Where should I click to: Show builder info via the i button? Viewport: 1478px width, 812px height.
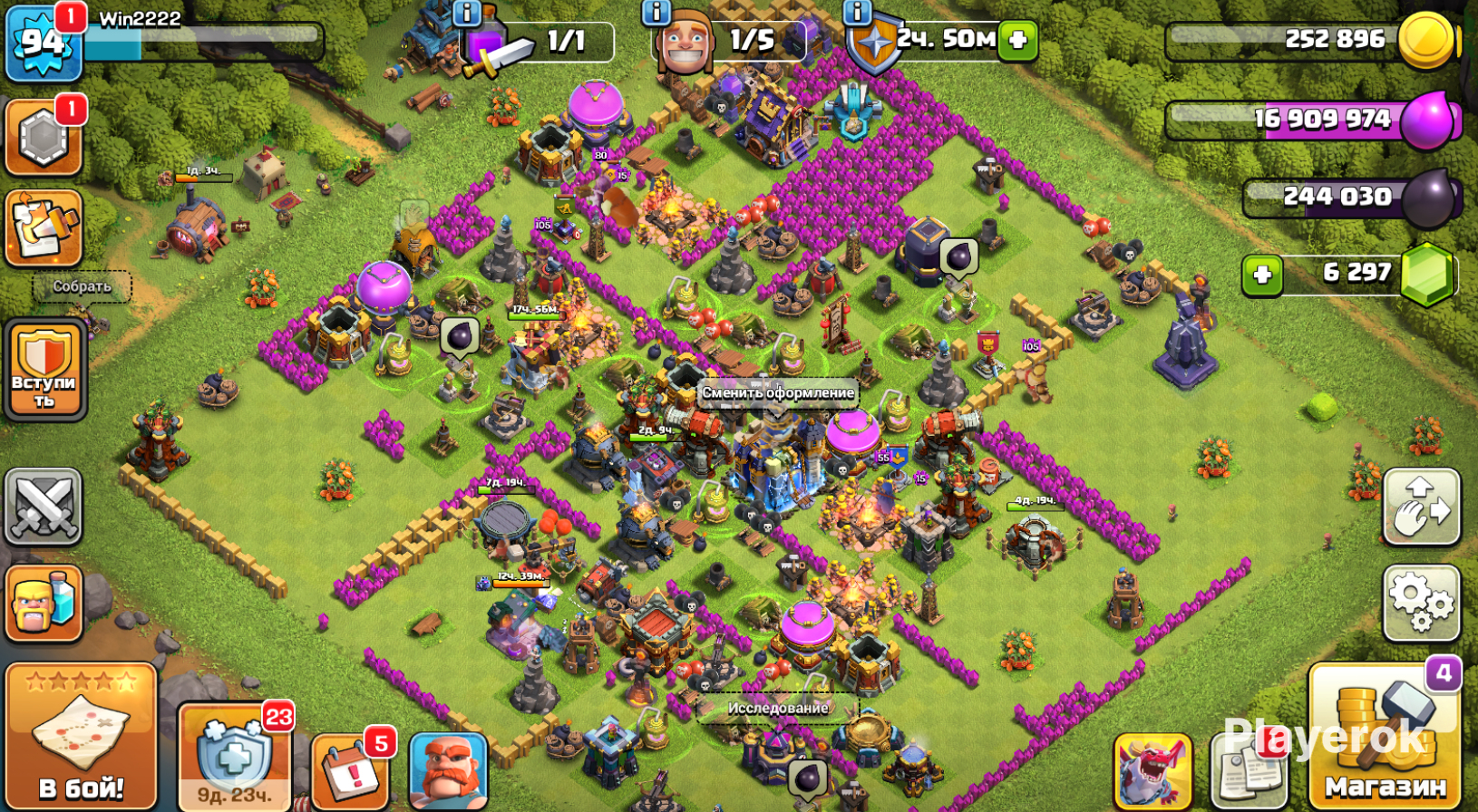[x=656, y=12]
